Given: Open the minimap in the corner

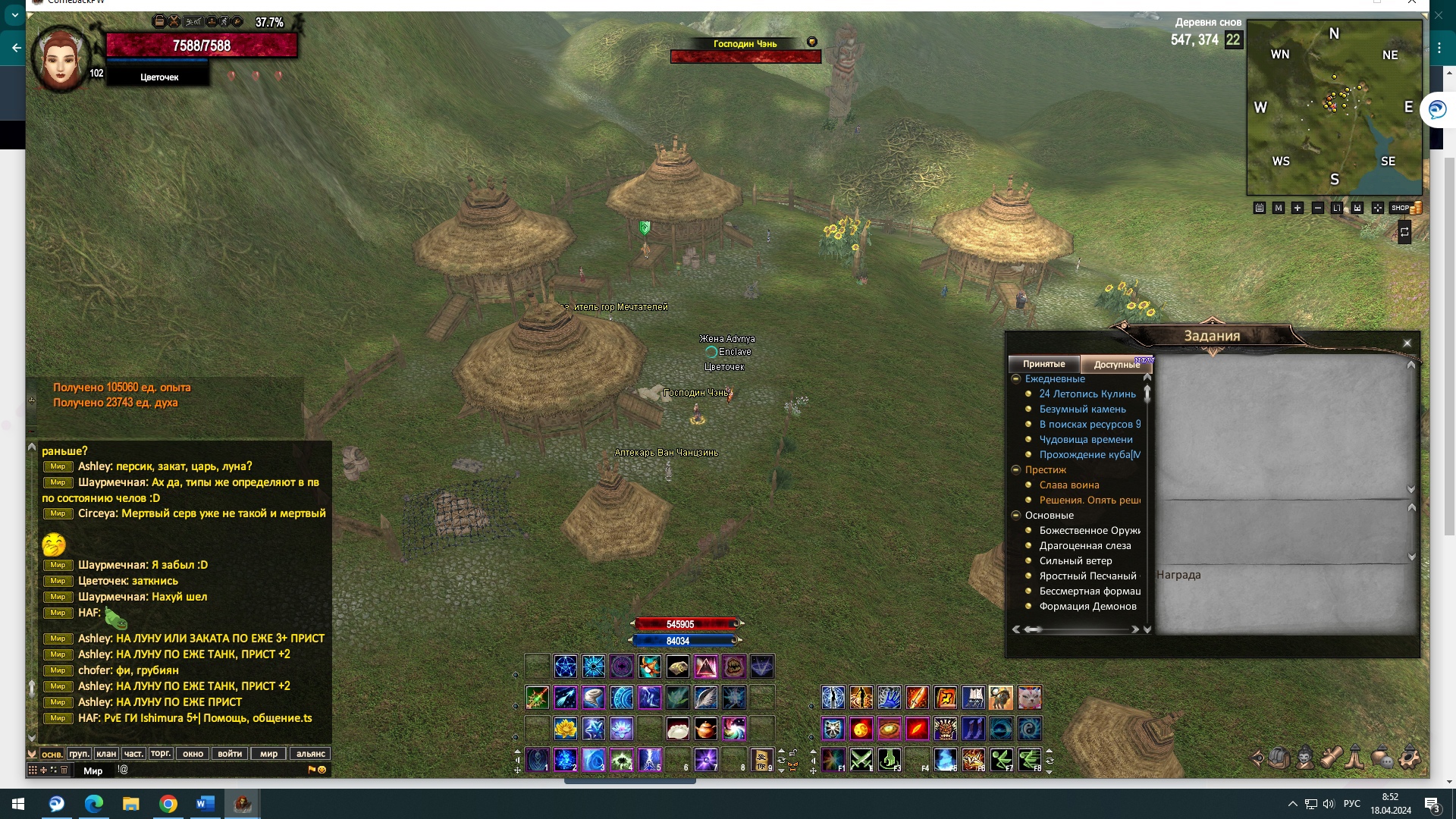Looking at the screenshot, I should click(x=1334, y=107).
